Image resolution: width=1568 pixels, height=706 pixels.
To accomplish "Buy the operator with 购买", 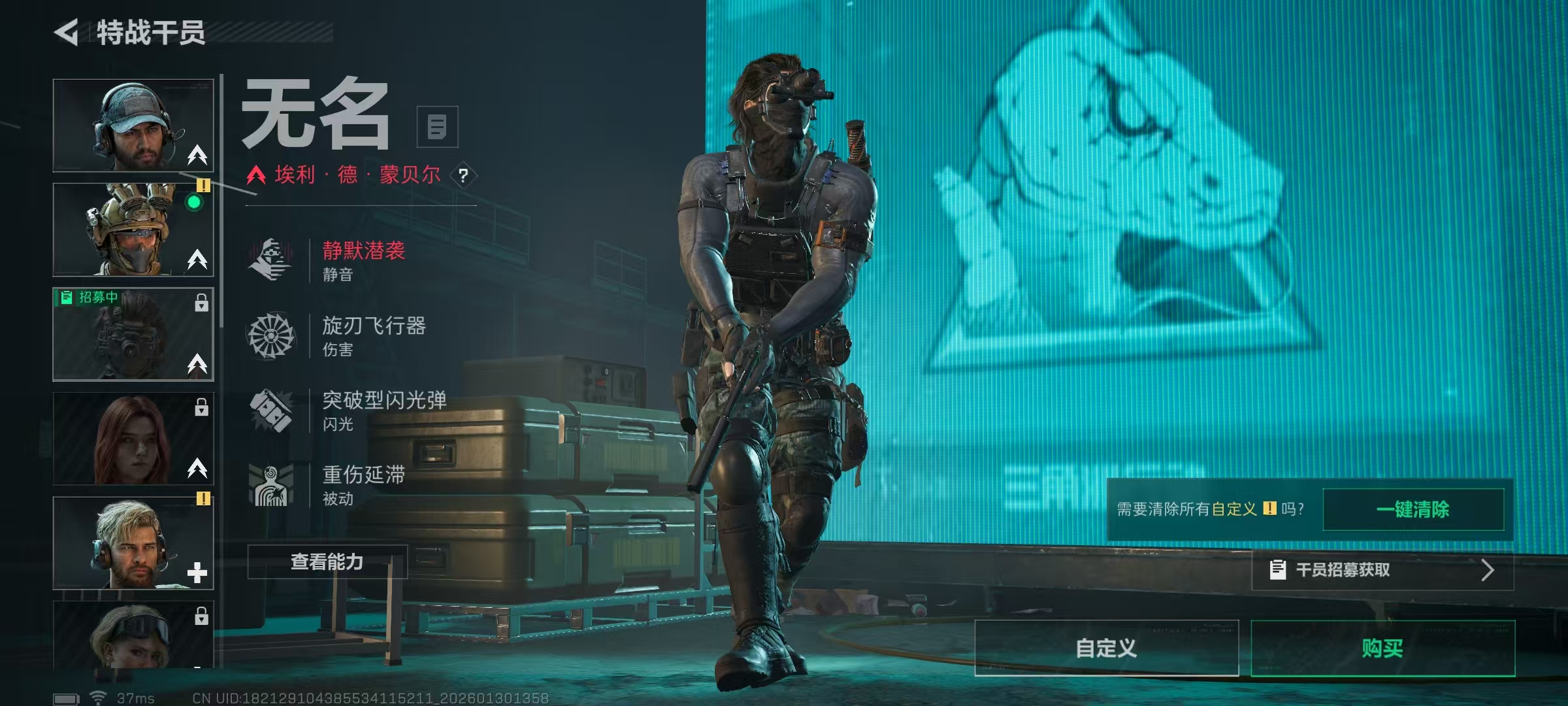I will click(1382, 648).
